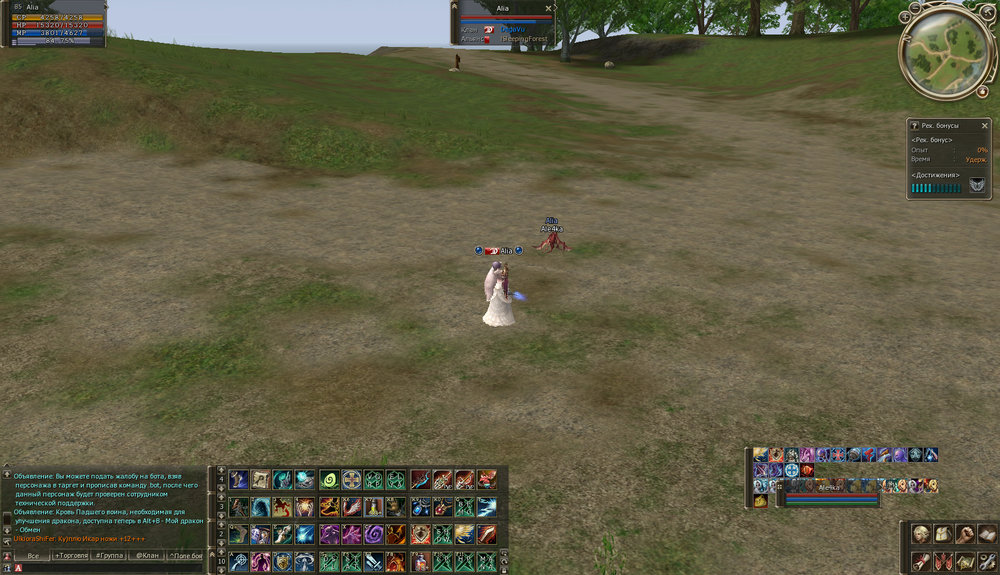Screen dimensions: 1000x575
Task: Open the quest scroll menu button
Action: pos(920,560)
